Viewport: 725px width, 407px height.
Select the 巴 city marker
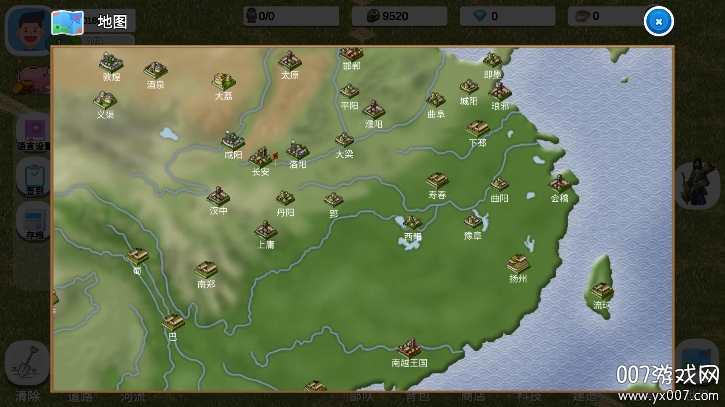(172, 323)
